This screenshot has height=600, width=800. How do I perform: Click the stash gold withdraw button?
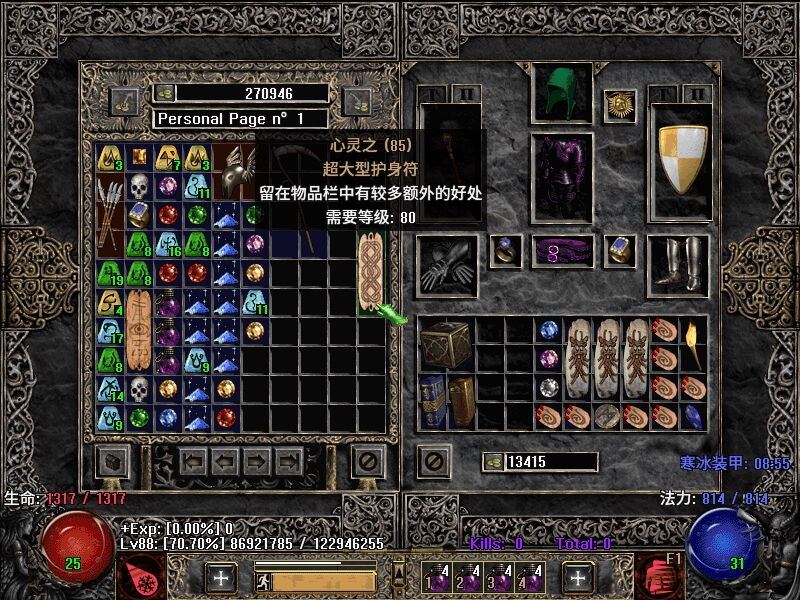(x=164, y=93)
